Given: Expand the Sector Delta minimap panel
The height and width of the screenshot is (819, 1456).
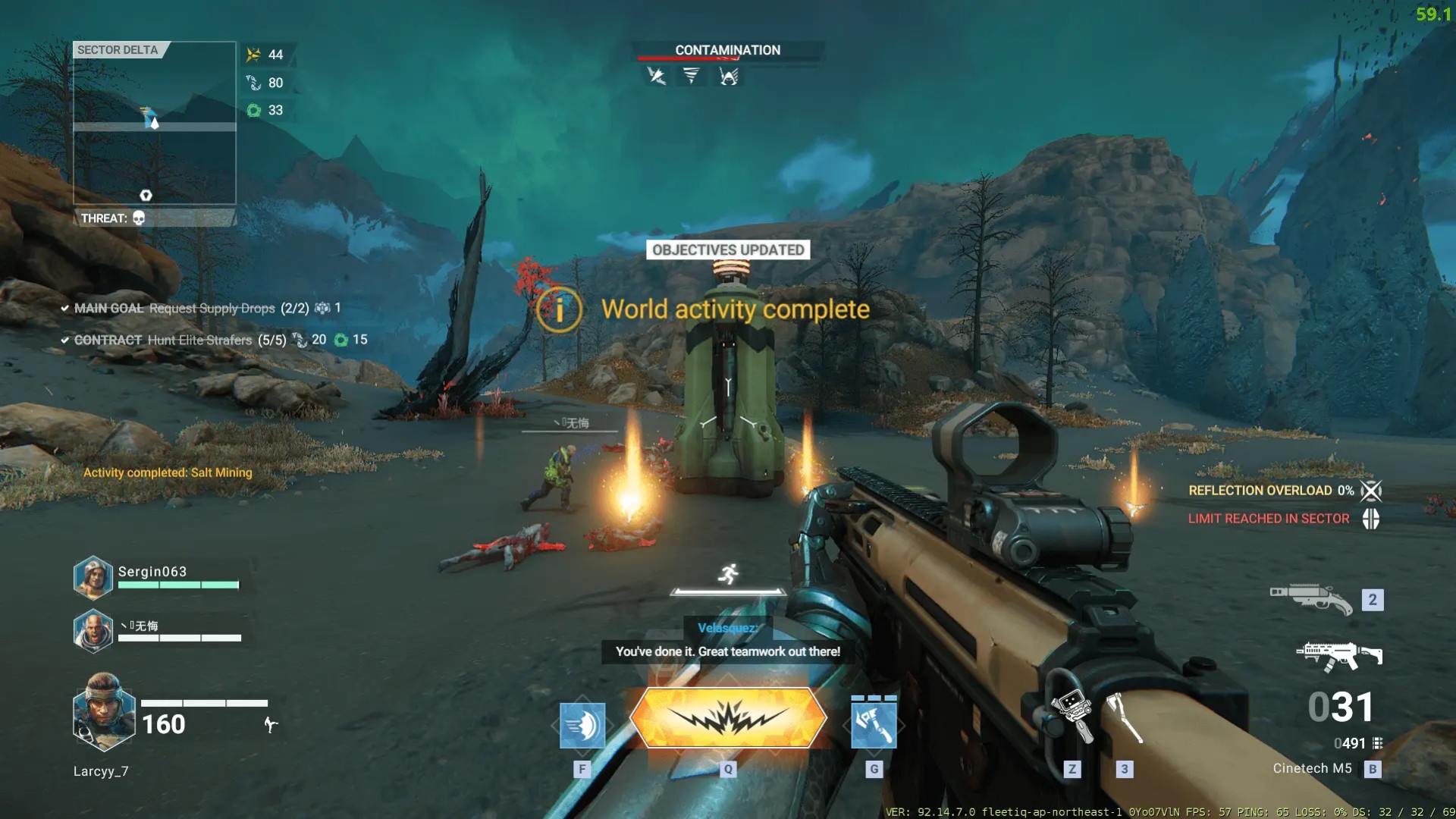Looking at the screenshot, I should [118, 50].
